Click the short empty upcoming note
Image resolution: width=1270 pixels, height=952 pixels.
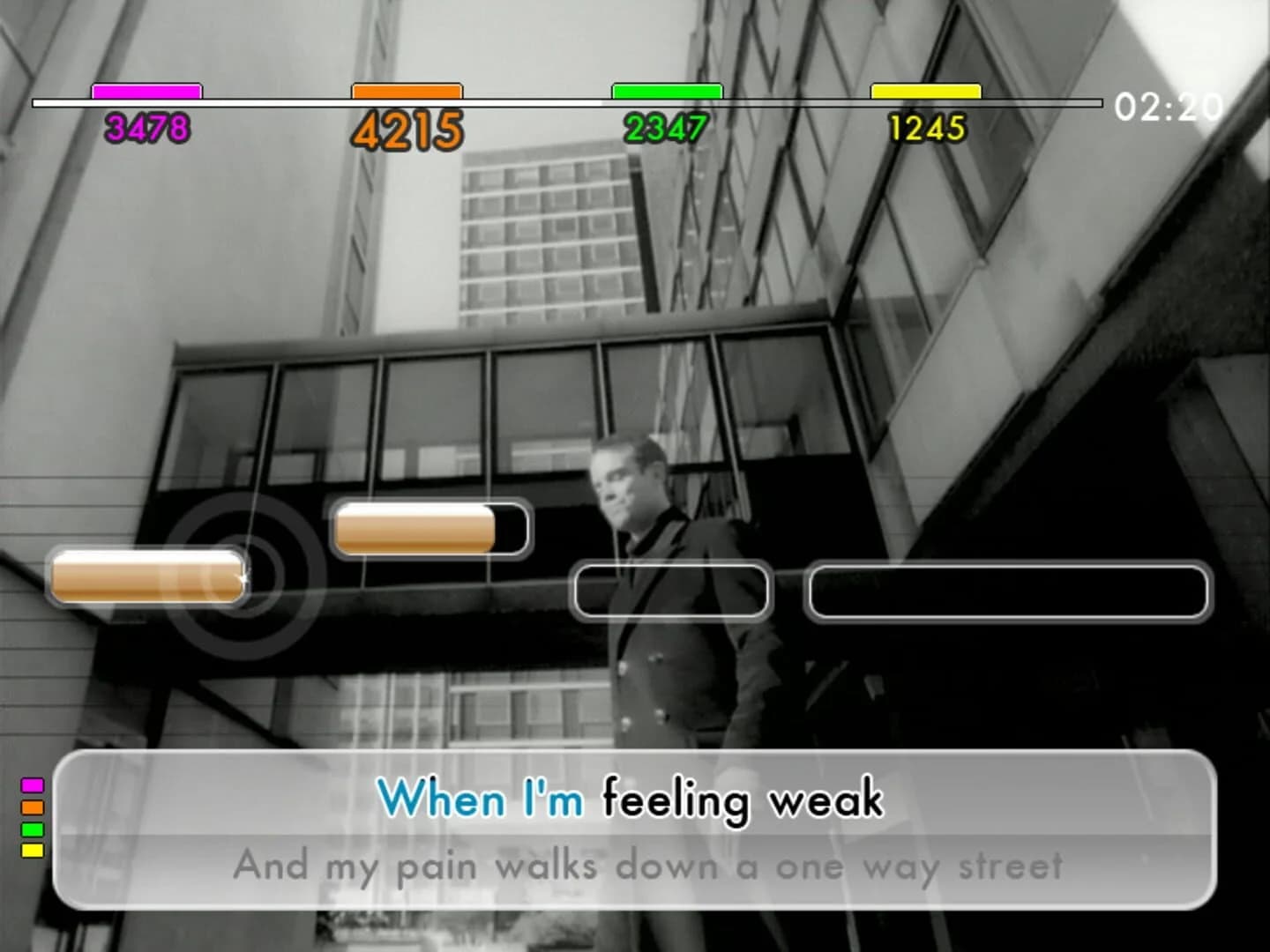click(670, 592)
